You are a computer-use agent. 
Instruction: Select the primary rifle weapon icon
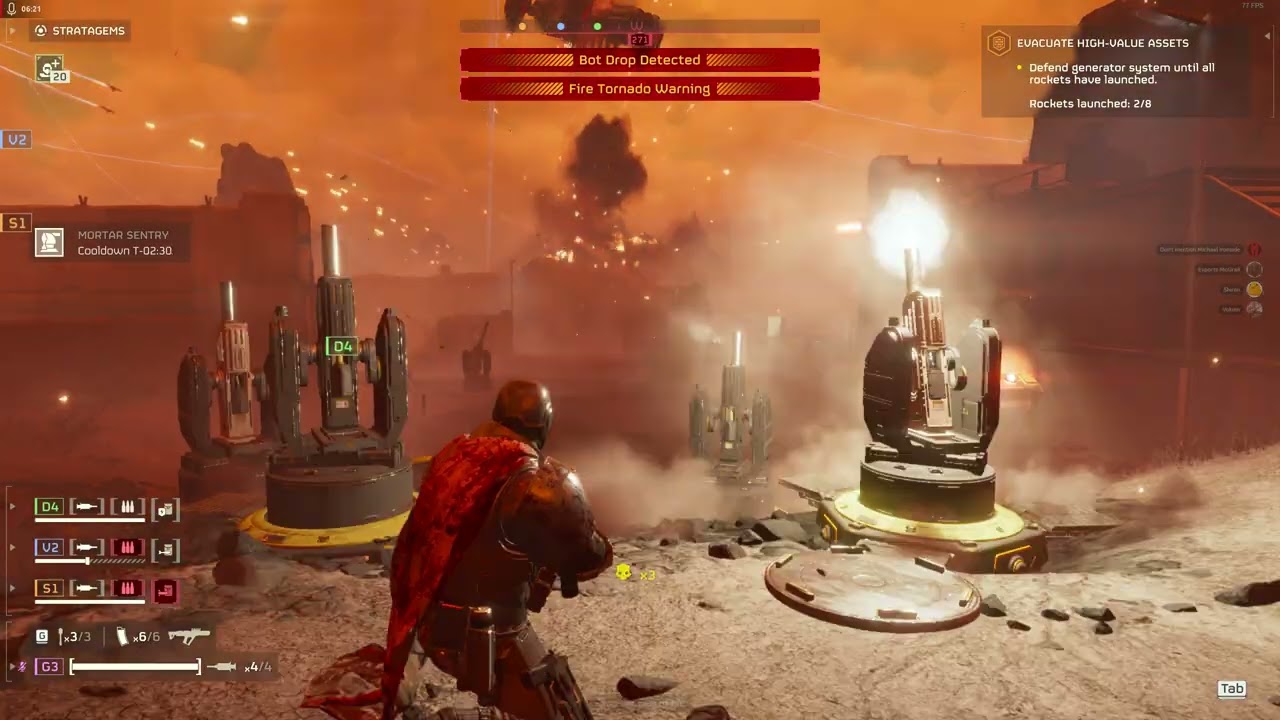pyautogui.click(x=189, y=636)
